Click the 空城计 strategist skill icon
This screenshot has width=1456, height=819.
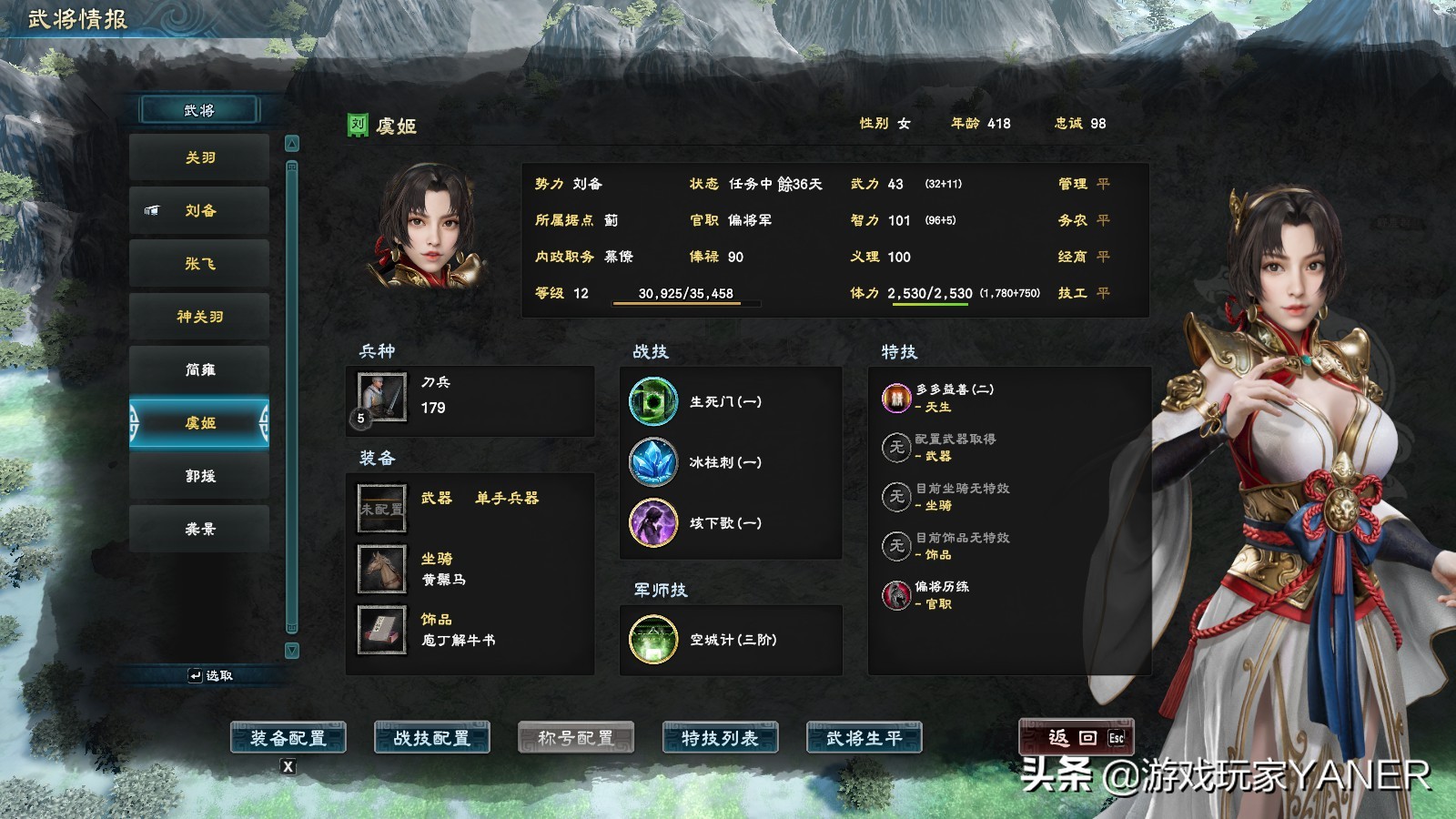(652, 641)
